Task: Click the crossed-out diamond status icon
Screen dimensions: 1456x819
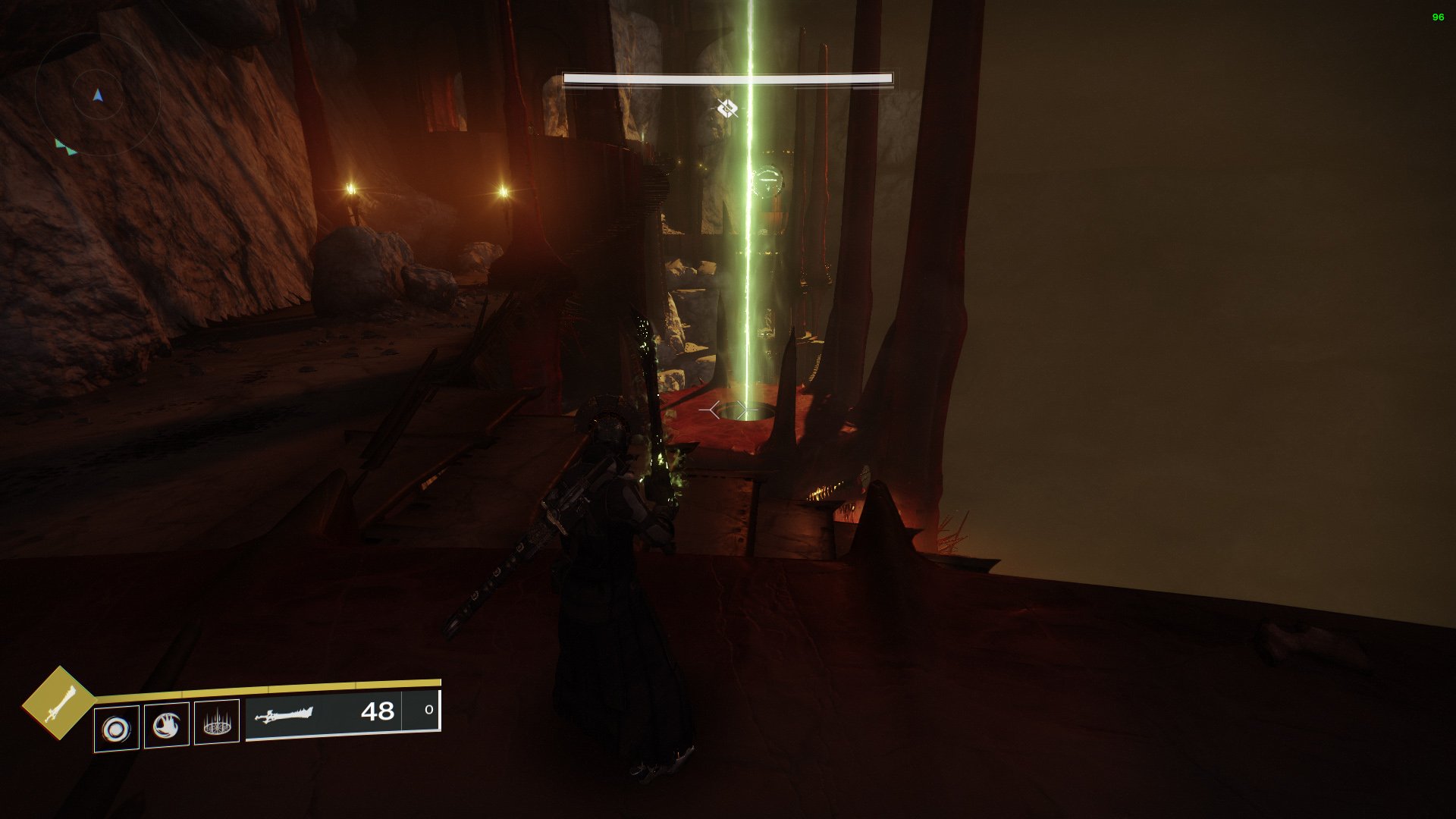Action: pyautogui.click(x=727, y=109)
